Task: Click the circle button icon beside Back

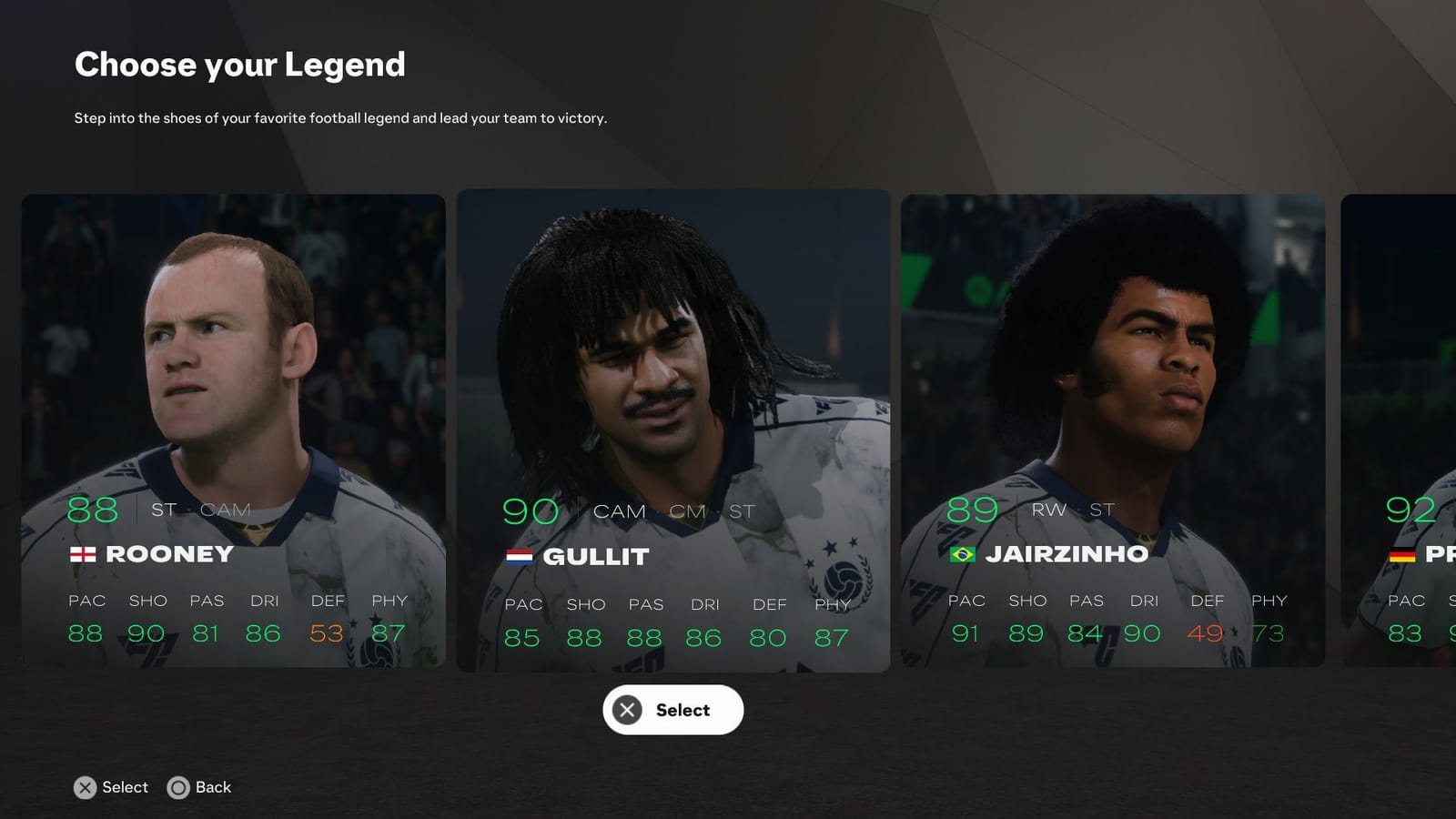Action: [178, 788]
